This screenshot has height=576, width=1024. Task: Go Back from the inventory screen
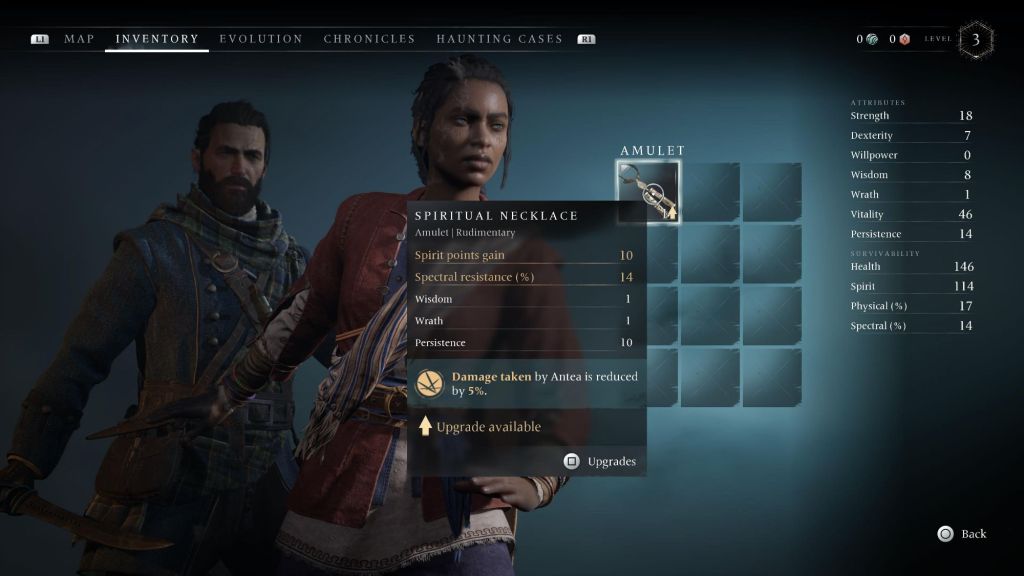tap(963, 534)
